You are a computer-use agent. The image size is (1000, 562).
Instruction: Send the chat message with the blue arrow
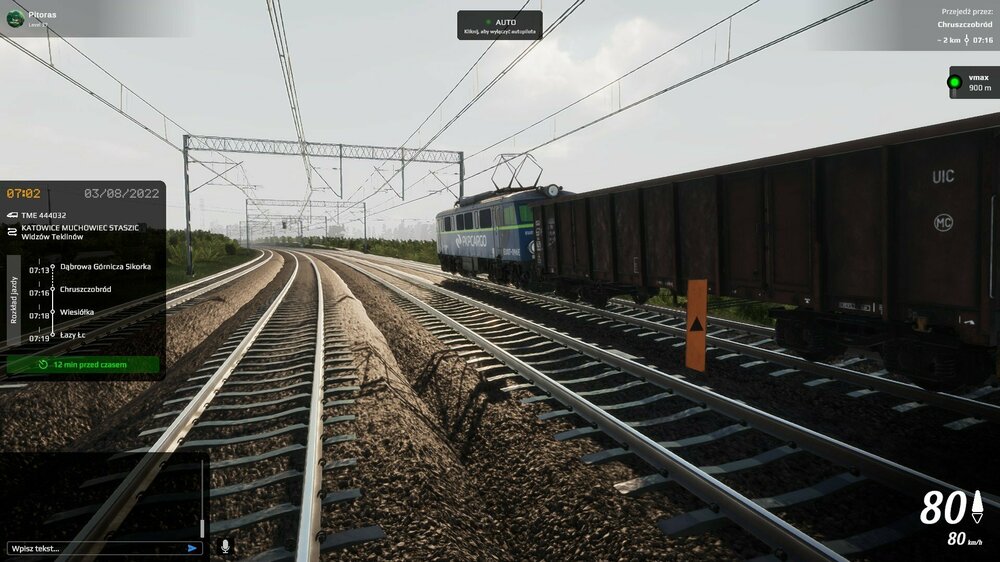(x=192, y=548)
